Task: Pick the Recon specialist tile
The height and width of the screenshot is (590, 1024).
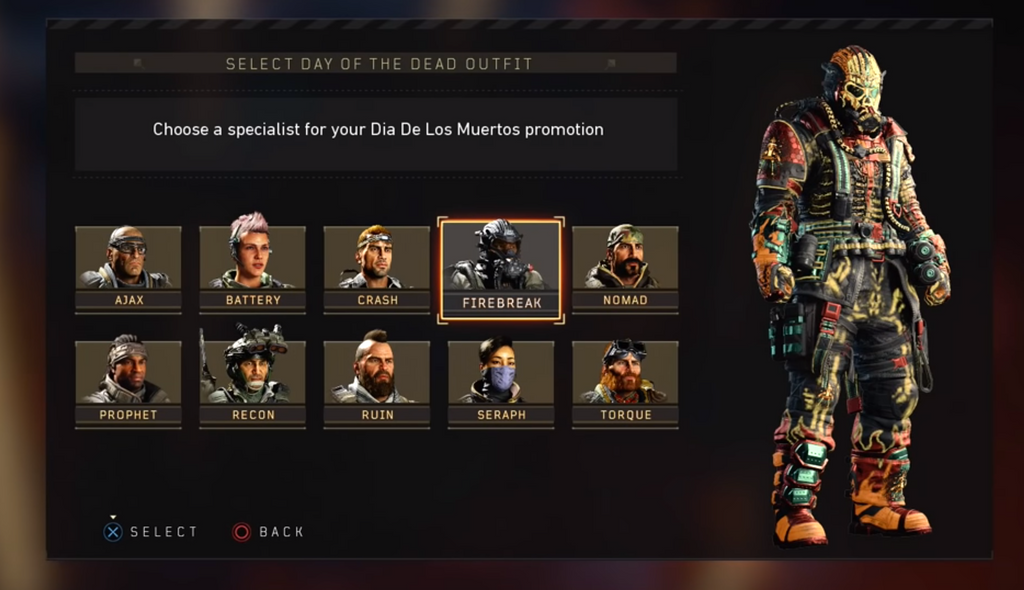Action: pos(253,383)
